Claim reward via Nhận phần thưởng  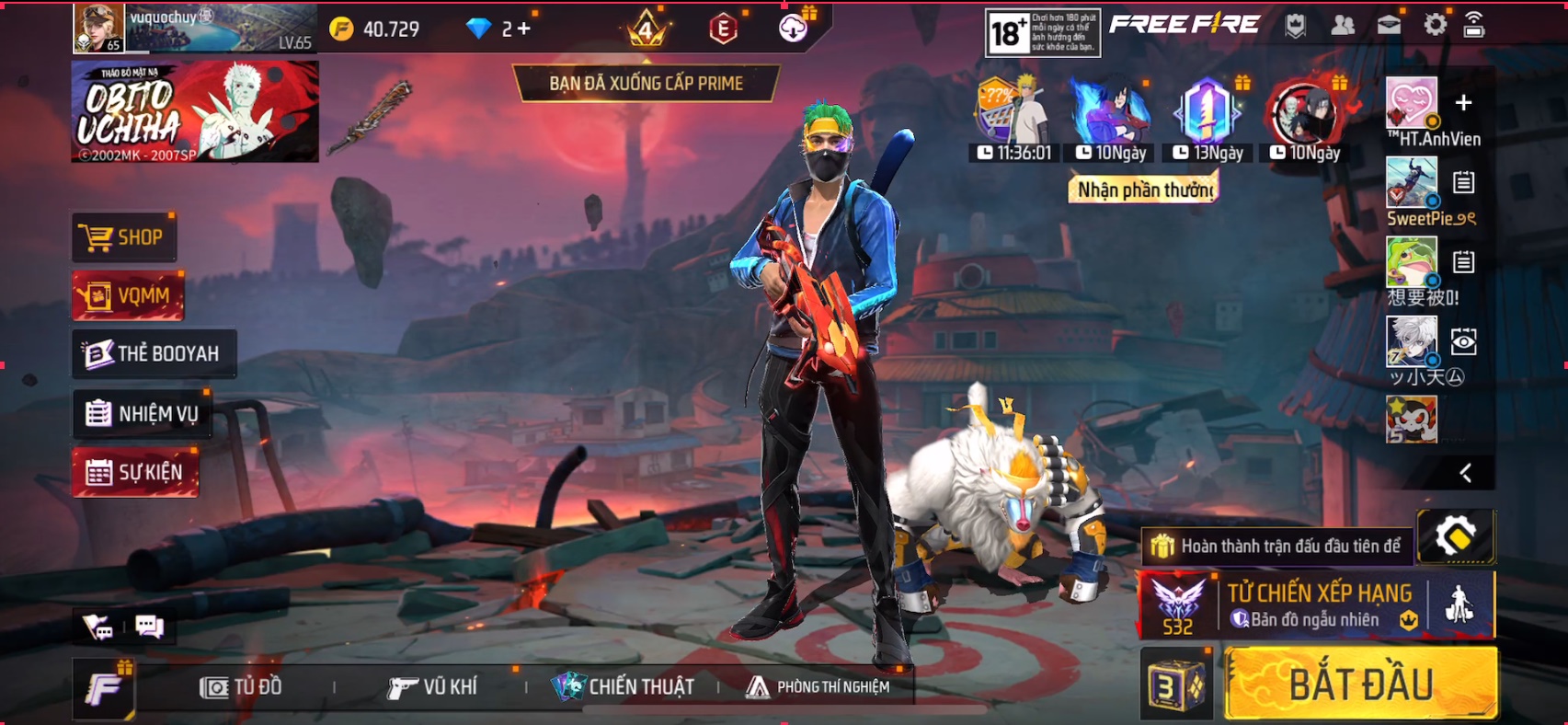1144,190
